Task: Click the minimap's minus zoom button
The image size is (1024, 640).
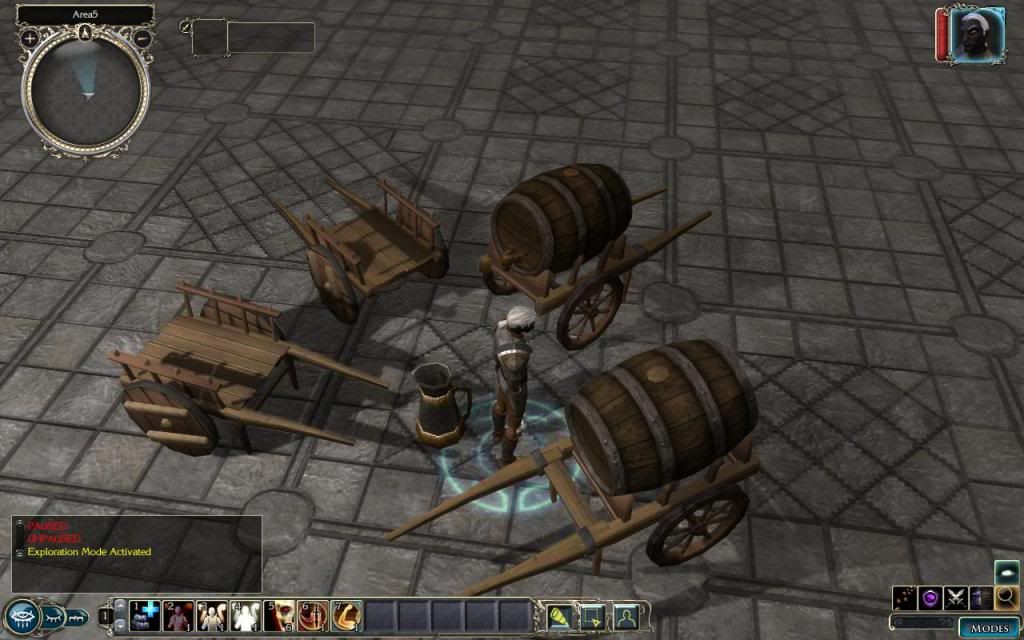Action: pos(143,38)
